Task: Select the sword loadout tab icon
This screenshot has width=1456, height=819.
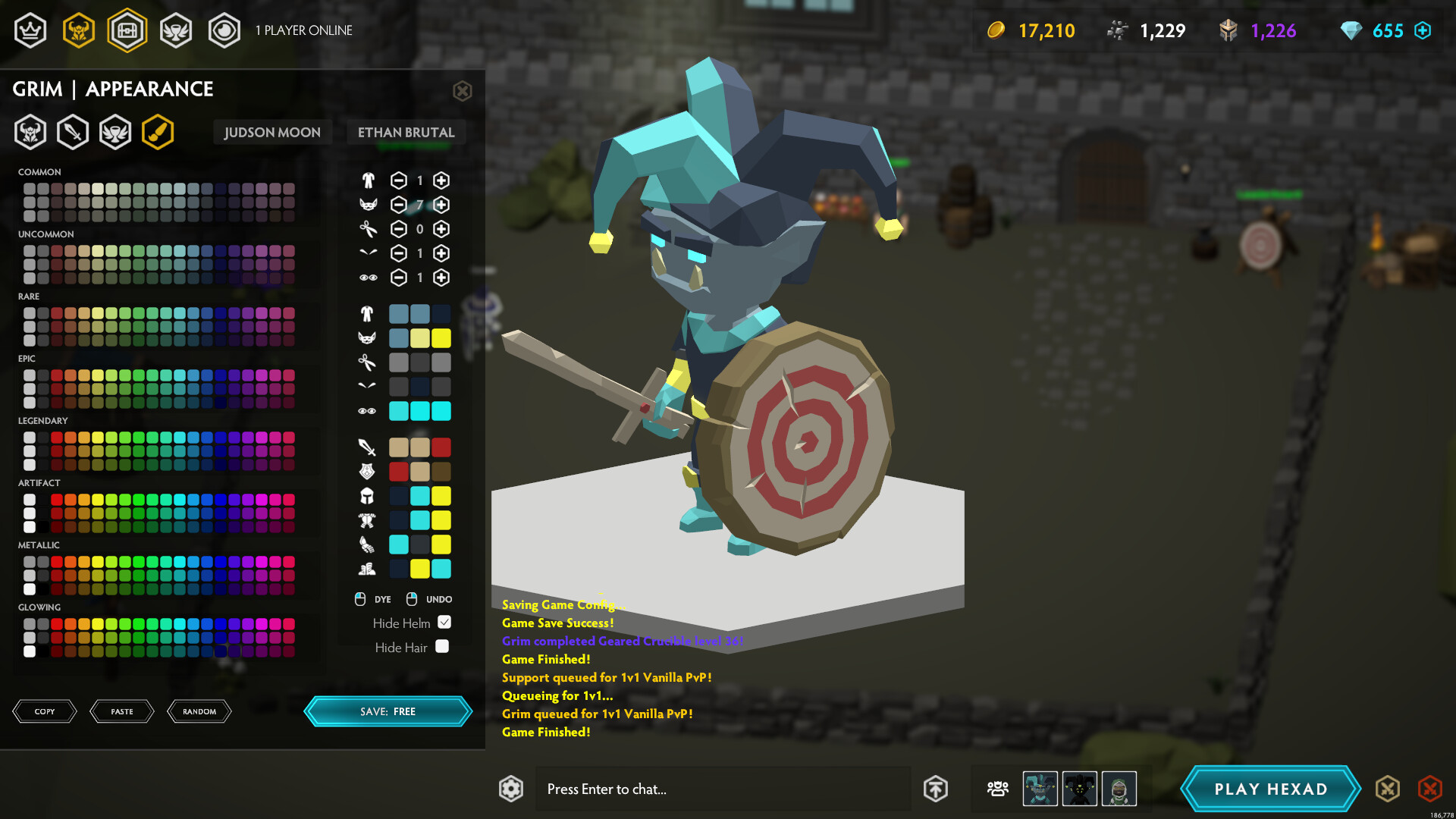Action: [x=73, y=131]
